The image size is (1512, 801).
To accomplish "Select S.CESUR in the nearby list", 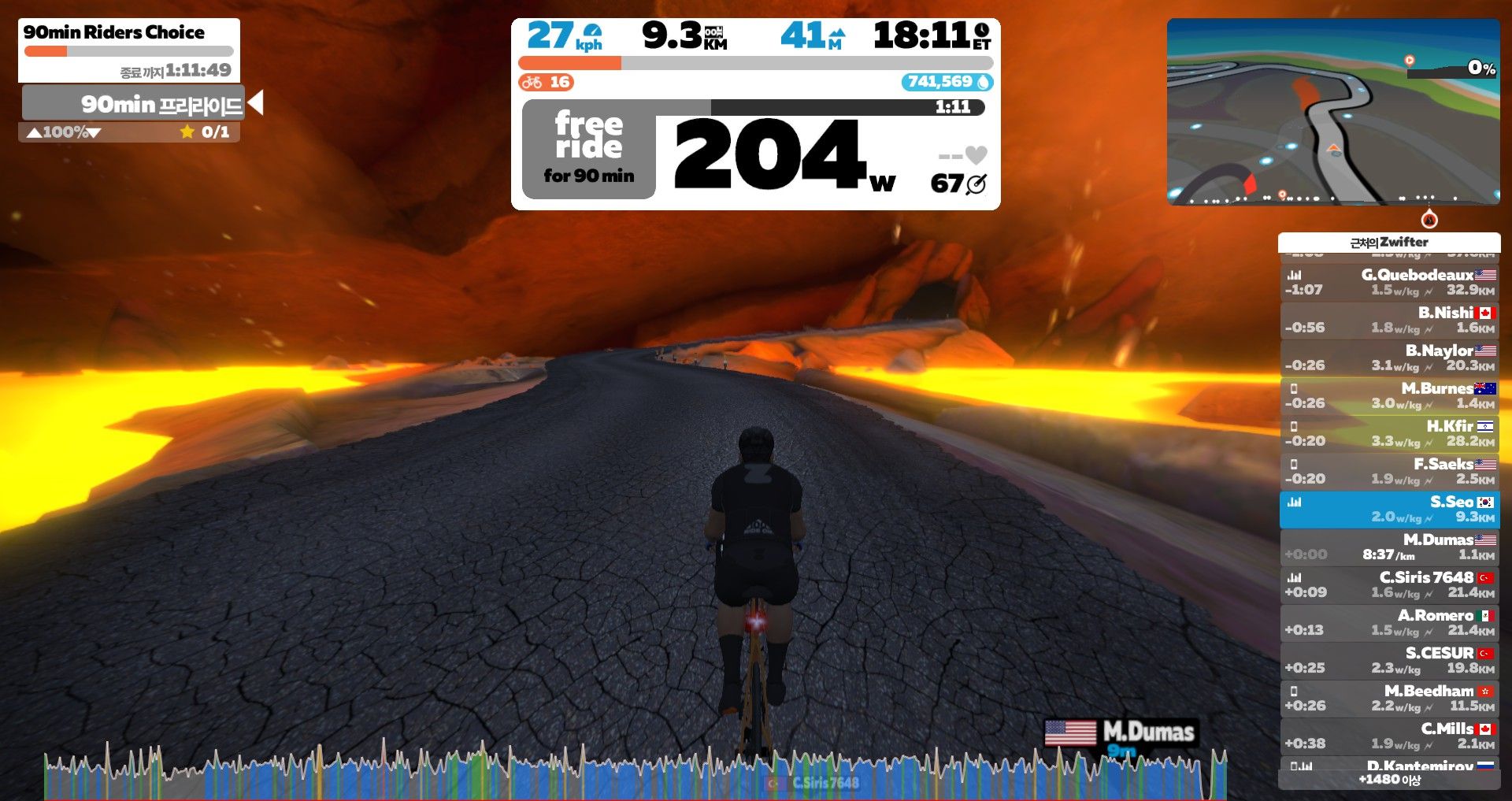I will tap(1389, 660).
